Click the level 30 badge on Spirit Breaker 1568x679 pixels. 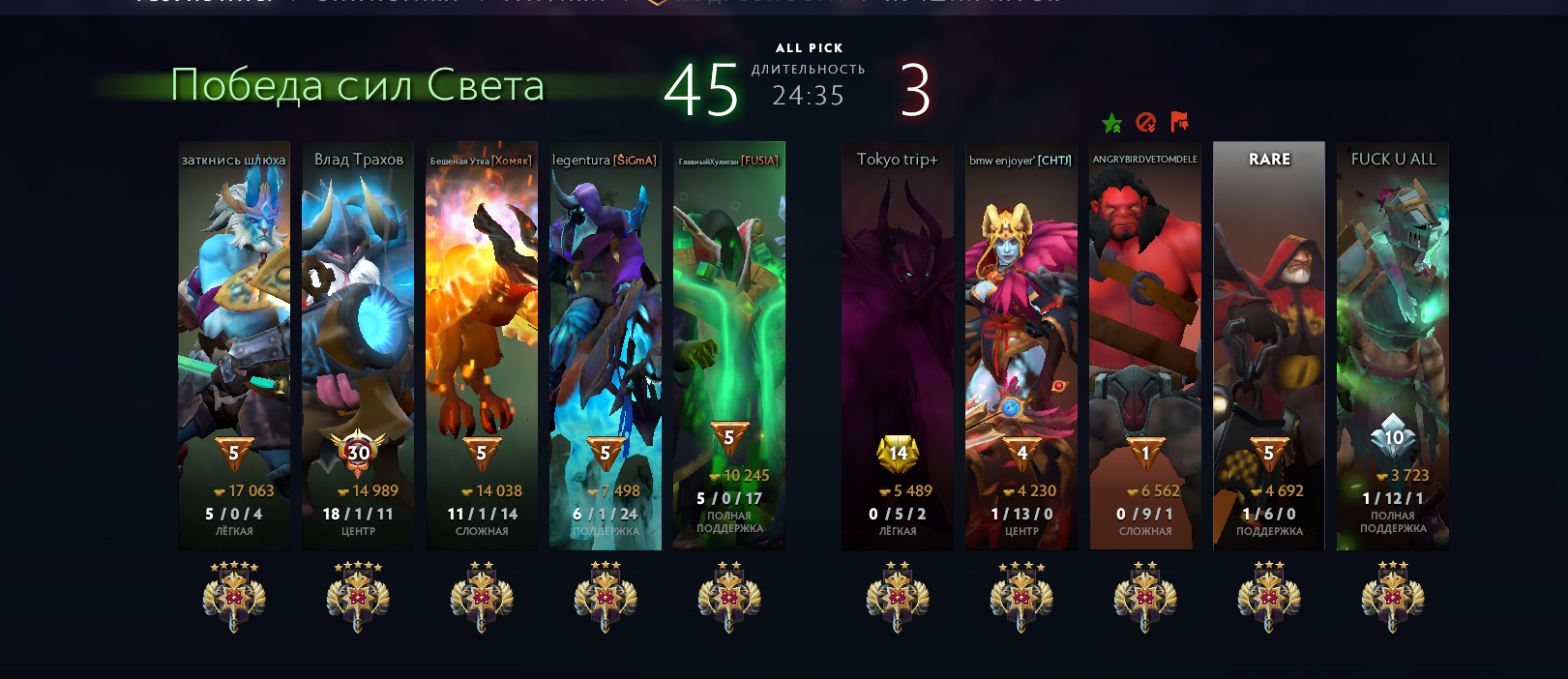pos(358,452)
